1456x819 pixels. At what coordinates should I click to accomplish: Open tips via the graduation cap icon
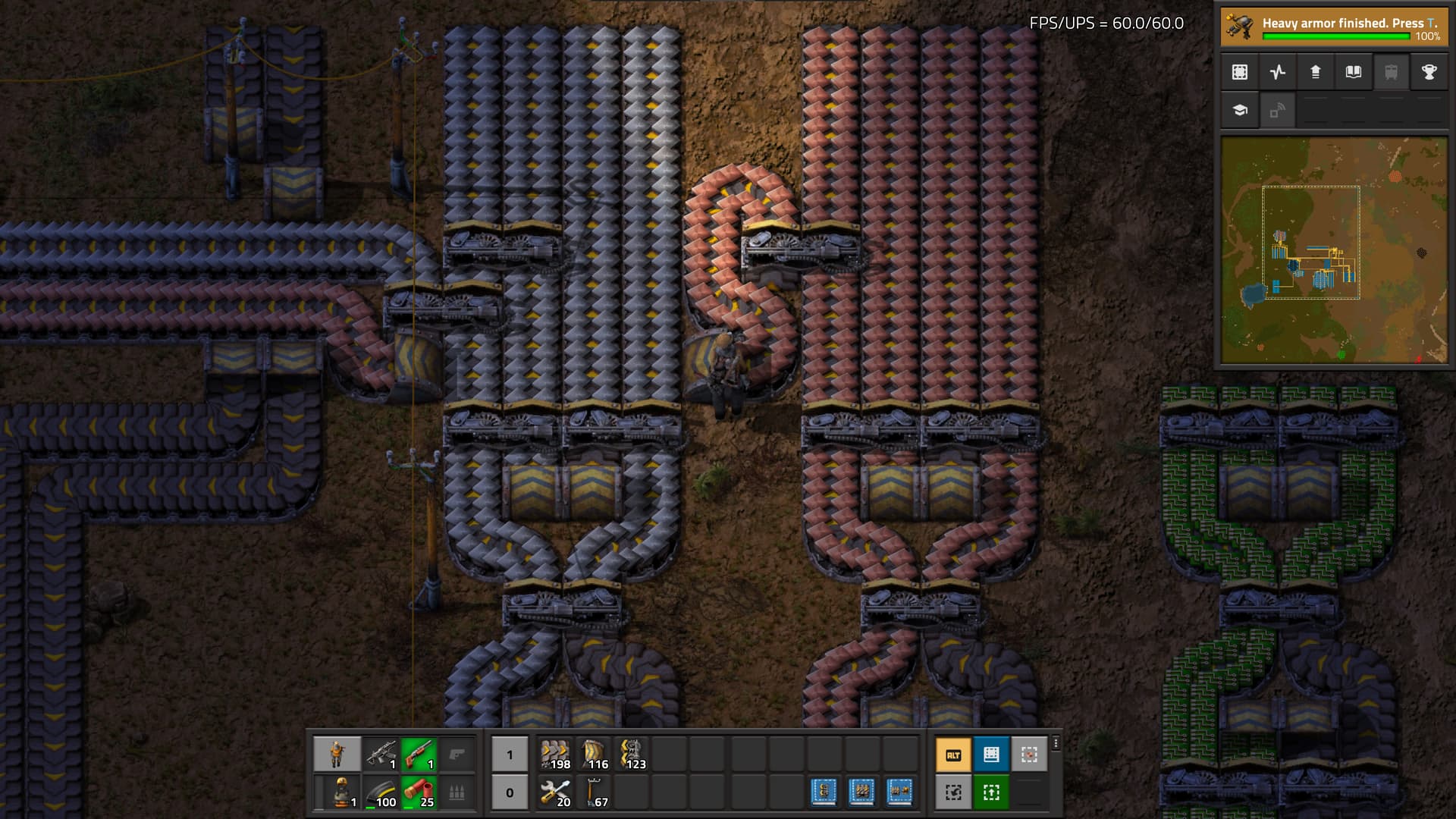(x=1240, y=110)
